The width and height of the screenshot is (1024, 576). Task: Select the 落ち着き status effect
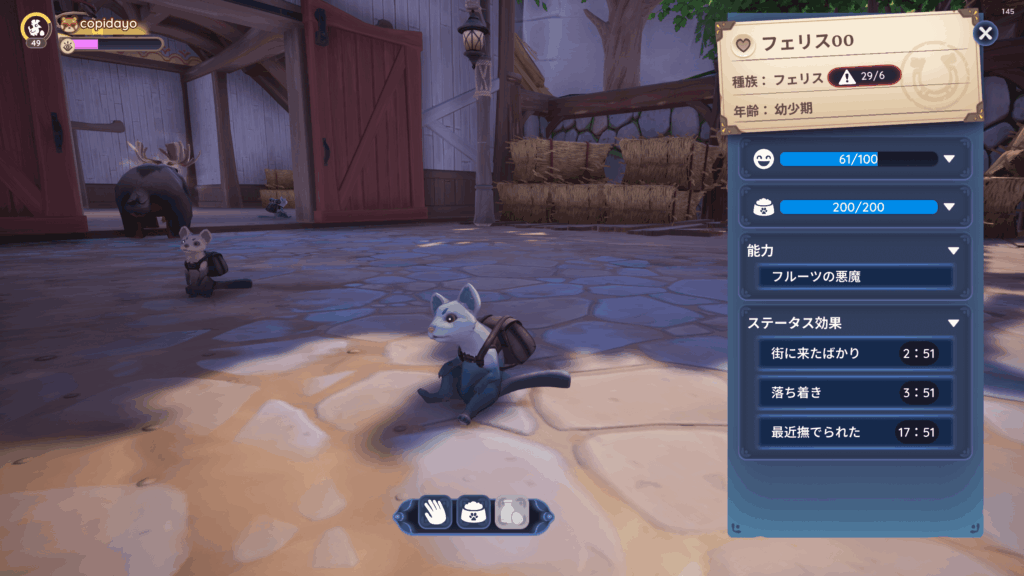(855, 393)
